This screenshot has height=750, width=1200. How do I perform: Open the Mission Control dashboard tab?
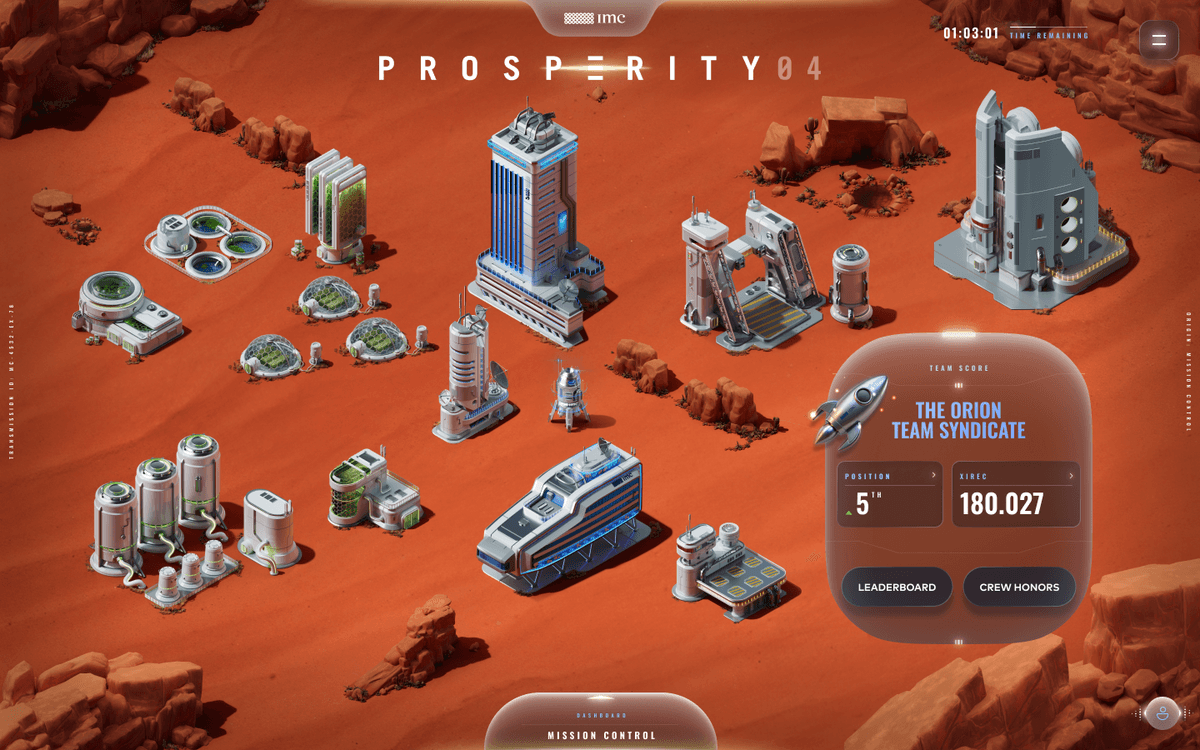coord(601,729)
